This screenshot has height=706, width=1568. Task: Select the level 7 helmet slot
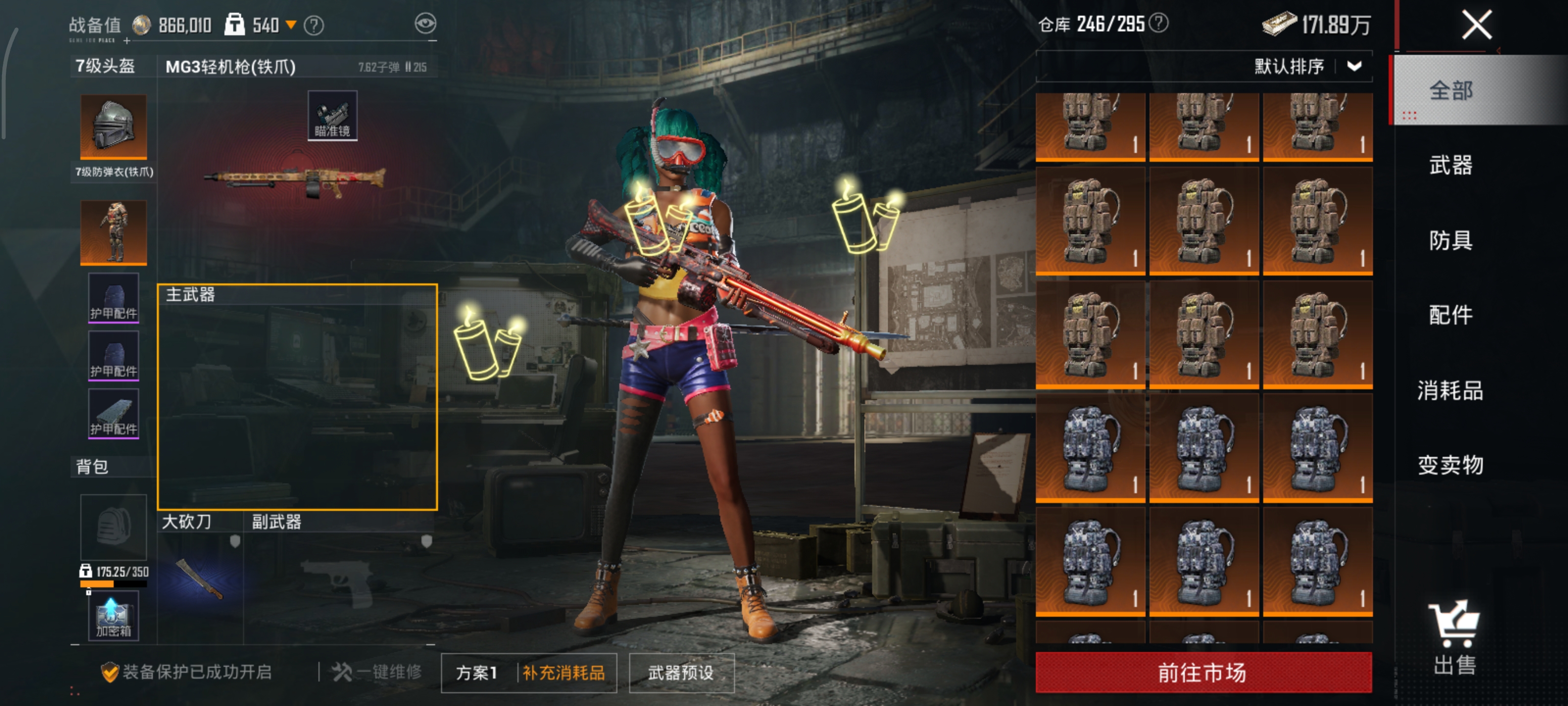click(113, 126)
